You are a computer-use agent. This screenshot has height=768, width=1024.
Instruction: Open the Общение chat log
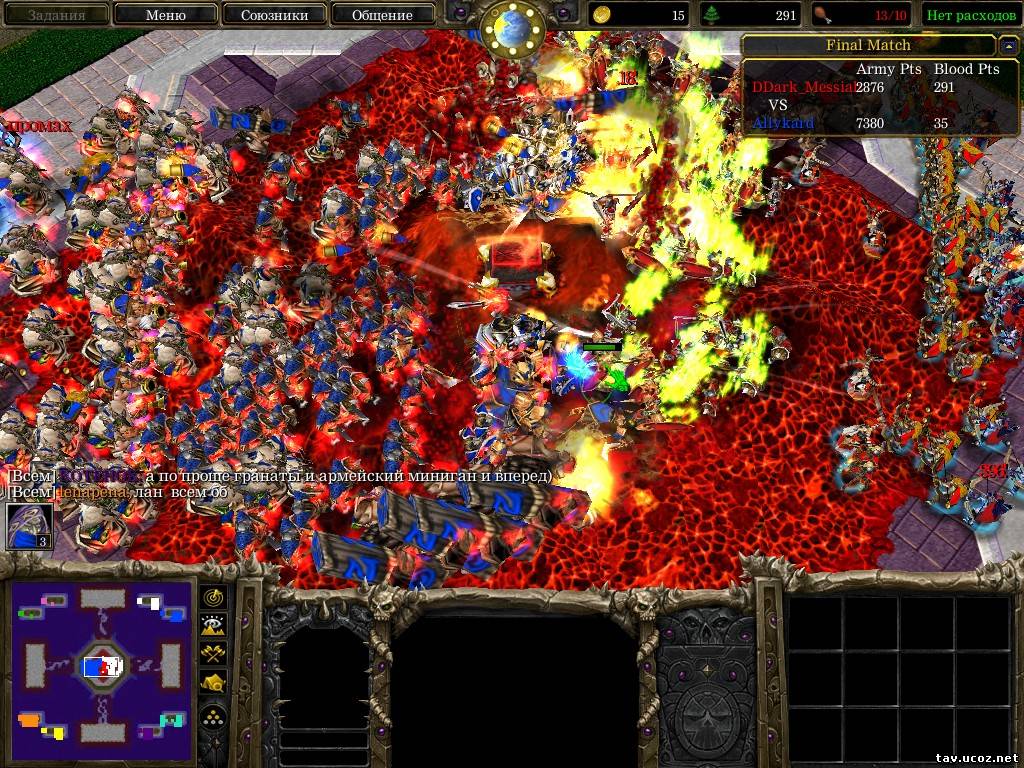(x=382, y=15)
